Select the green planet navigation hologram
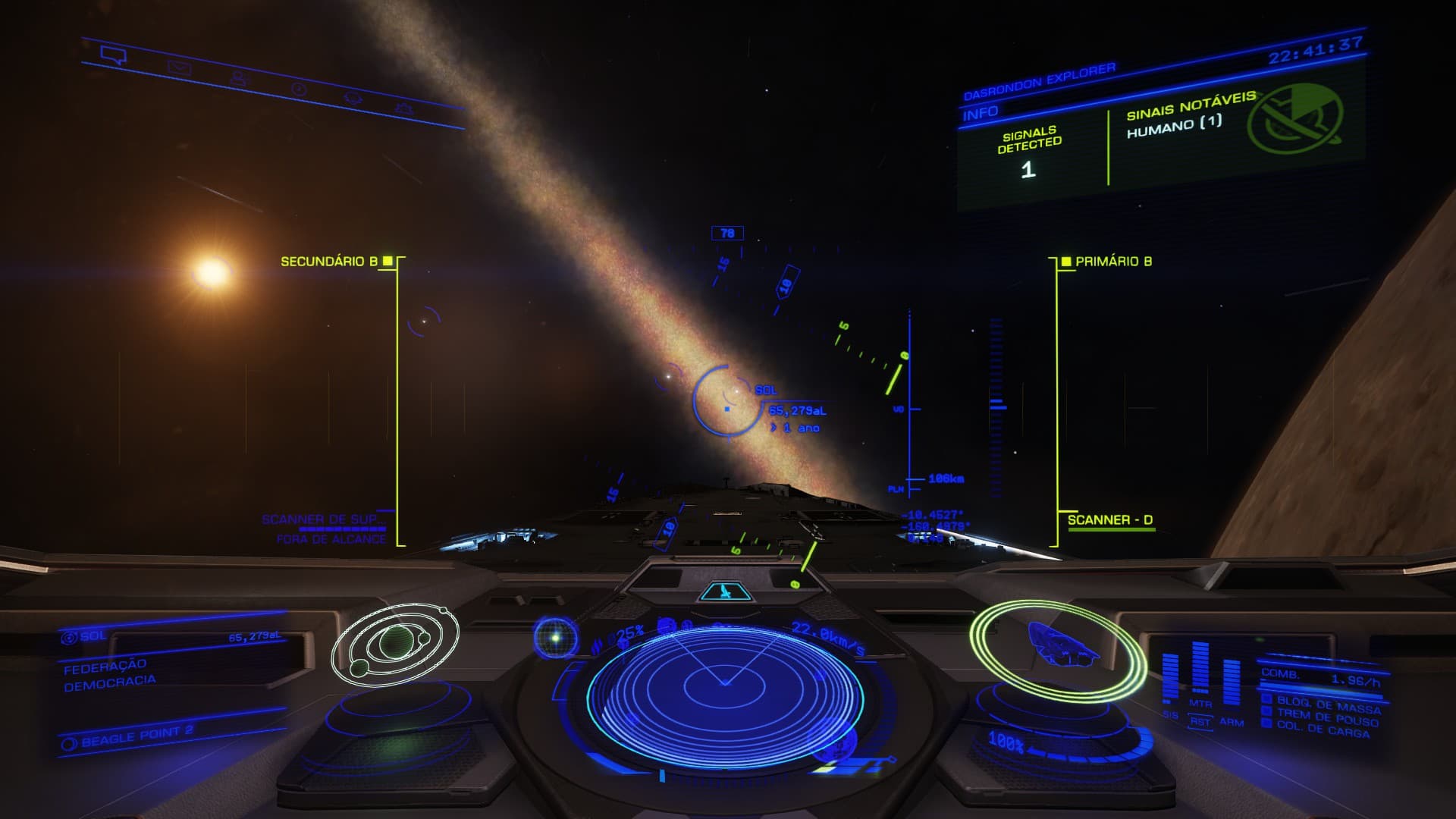 394,642
